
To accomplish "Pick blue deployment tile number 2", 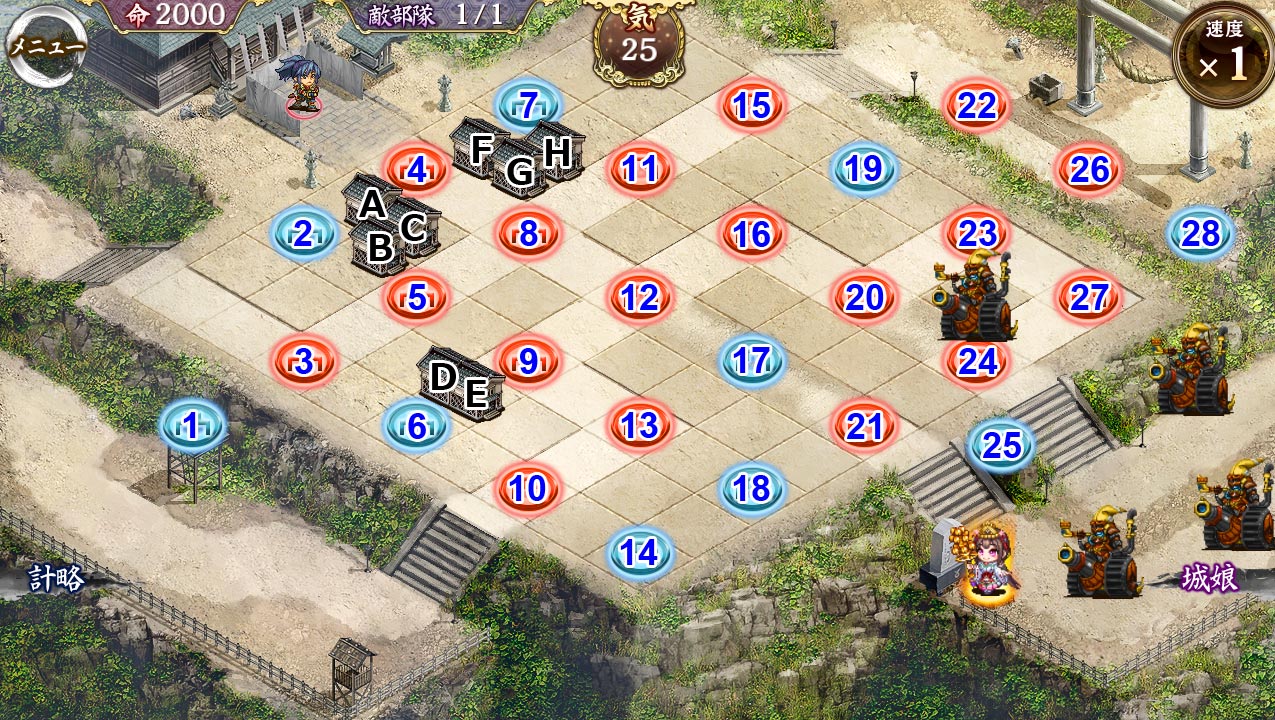I will [x=303, y=234].
